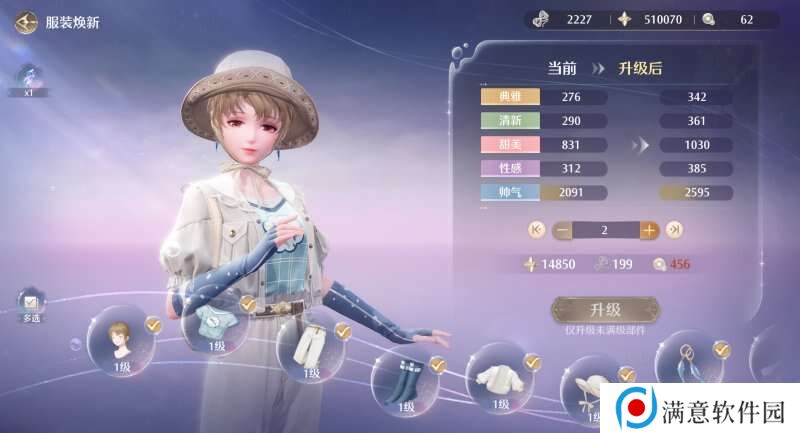Select the white jacket clothing bubble
This screenshot has width=800, height=433.
[499, 378]
